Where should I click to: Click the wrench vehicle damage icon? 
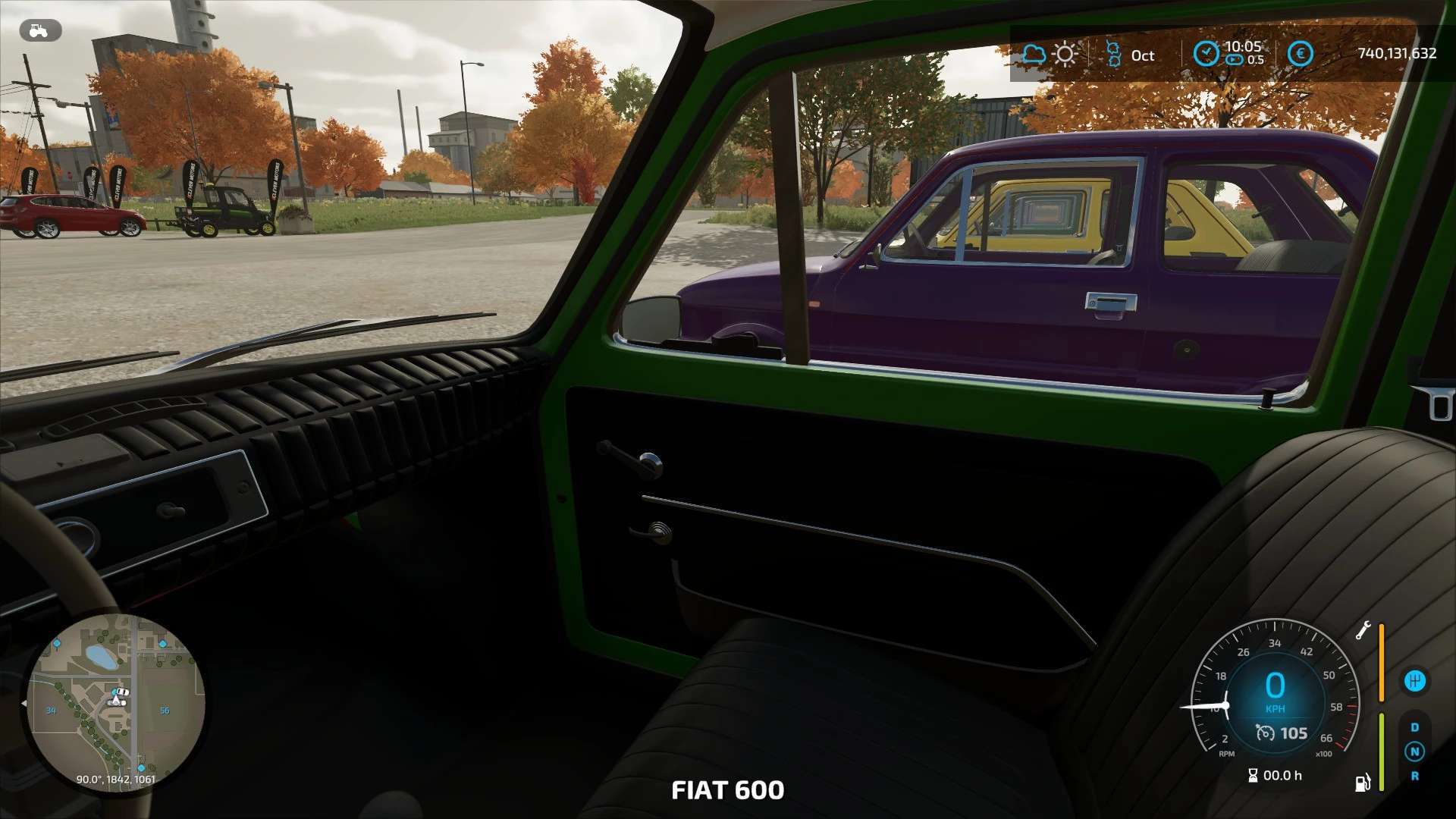pos(1363,630)
